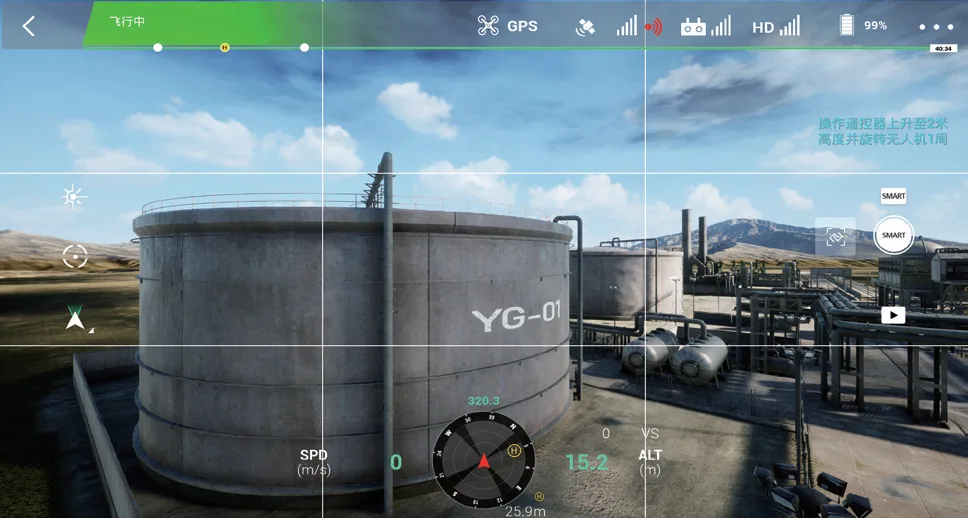Viewport: 968px width, 518px height.
Task: Open the red obstacle sensing icon
Action: [653, 27]
